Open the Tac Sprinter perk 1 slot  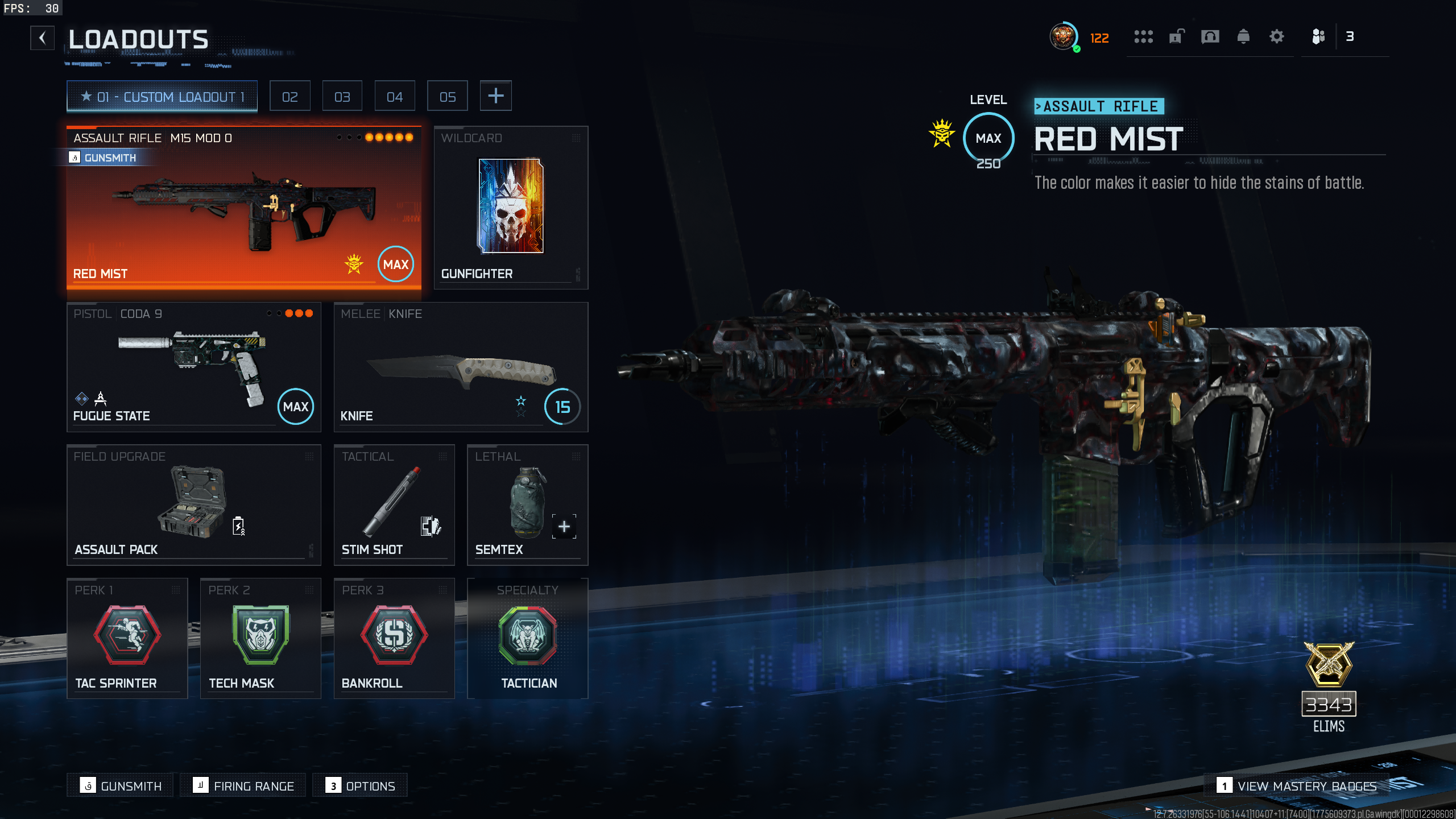coord(127,638)
